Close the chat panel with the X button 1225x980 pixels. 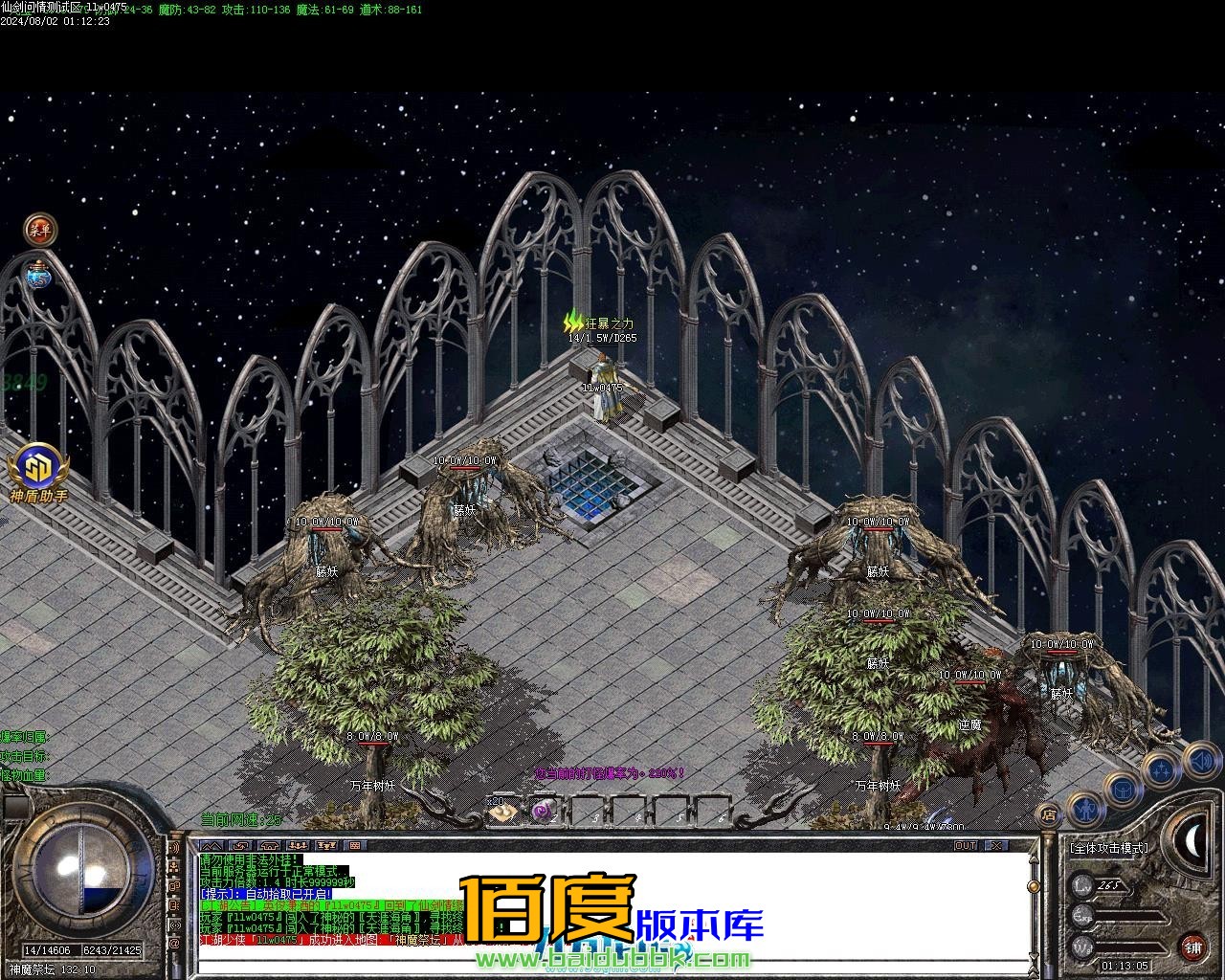click(996, 846)
